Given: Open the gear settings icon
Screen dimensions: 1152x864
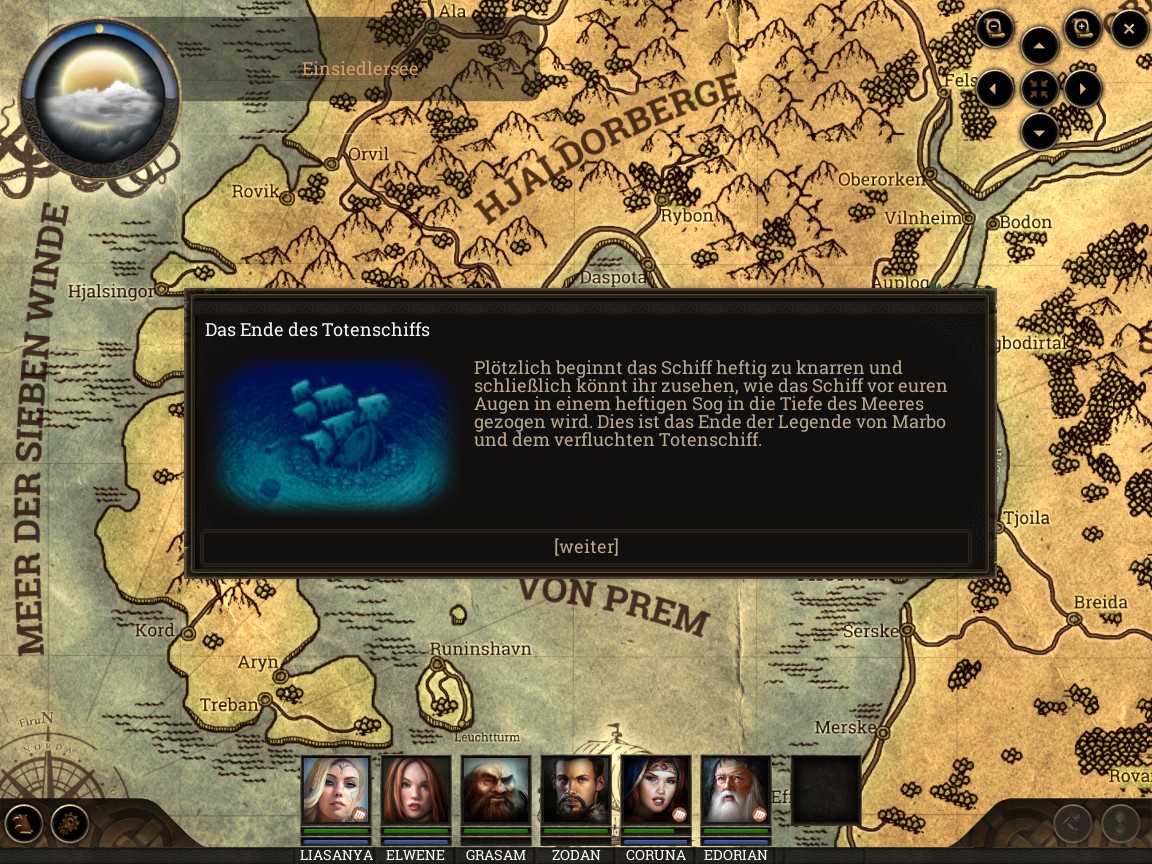Looking at the screenshot, I should tap(70, 824).
